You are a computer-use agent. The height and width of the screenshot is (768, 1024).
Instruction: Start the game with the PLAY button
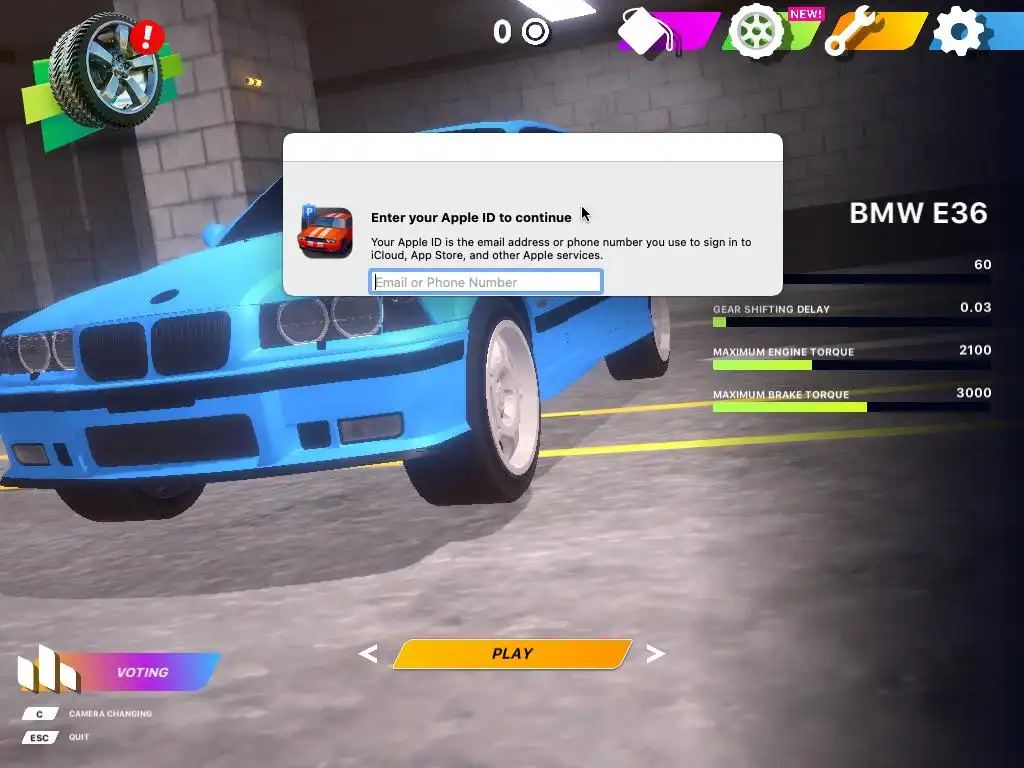click(512, 654)
